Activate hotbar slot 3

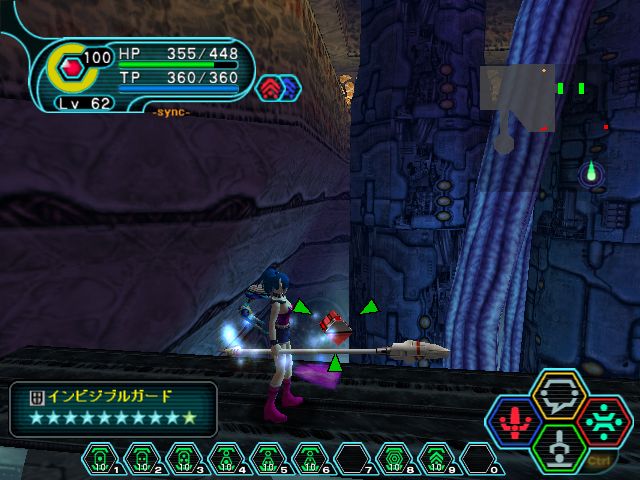(183, 459)
